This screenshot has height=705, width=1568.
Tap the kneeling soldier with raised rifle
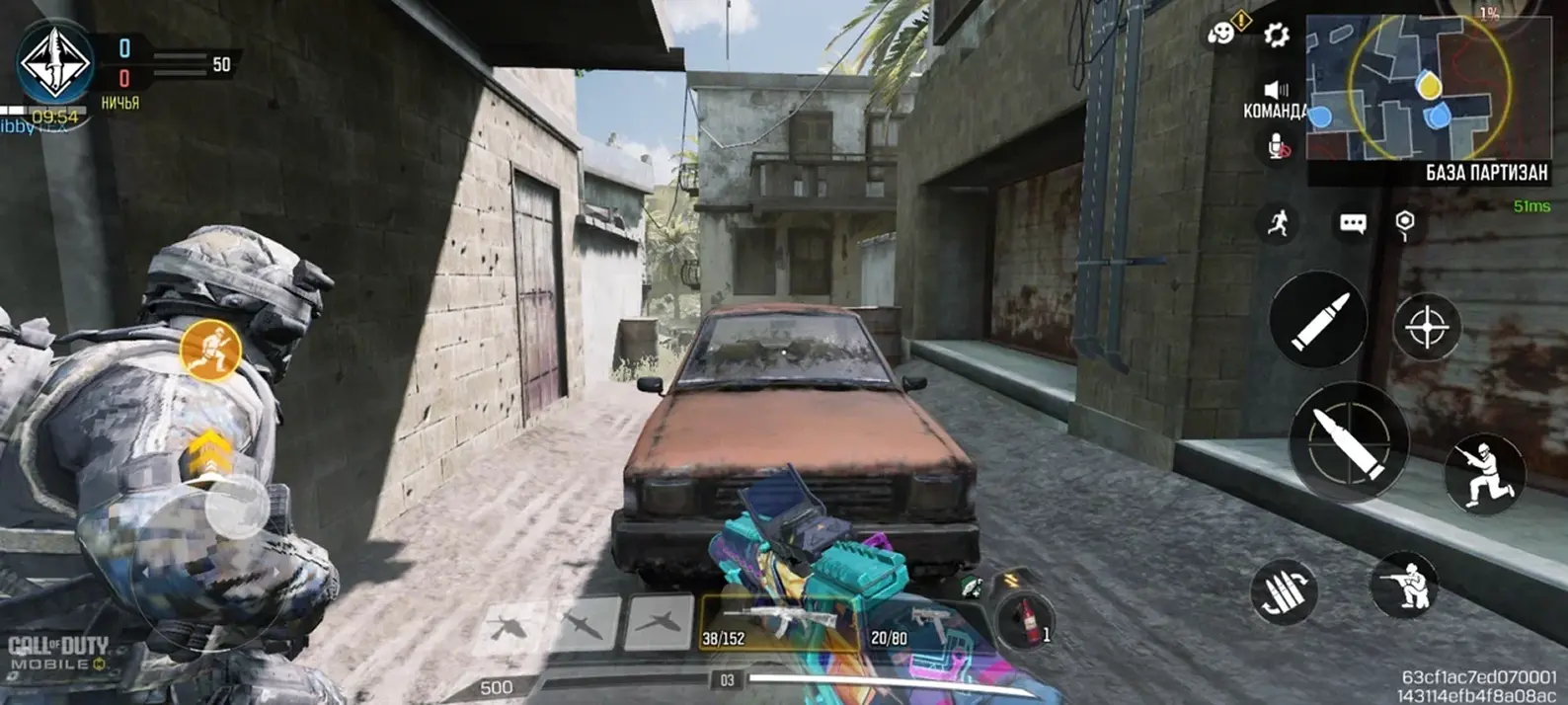pyautogui.click(x=1484, y=474)
